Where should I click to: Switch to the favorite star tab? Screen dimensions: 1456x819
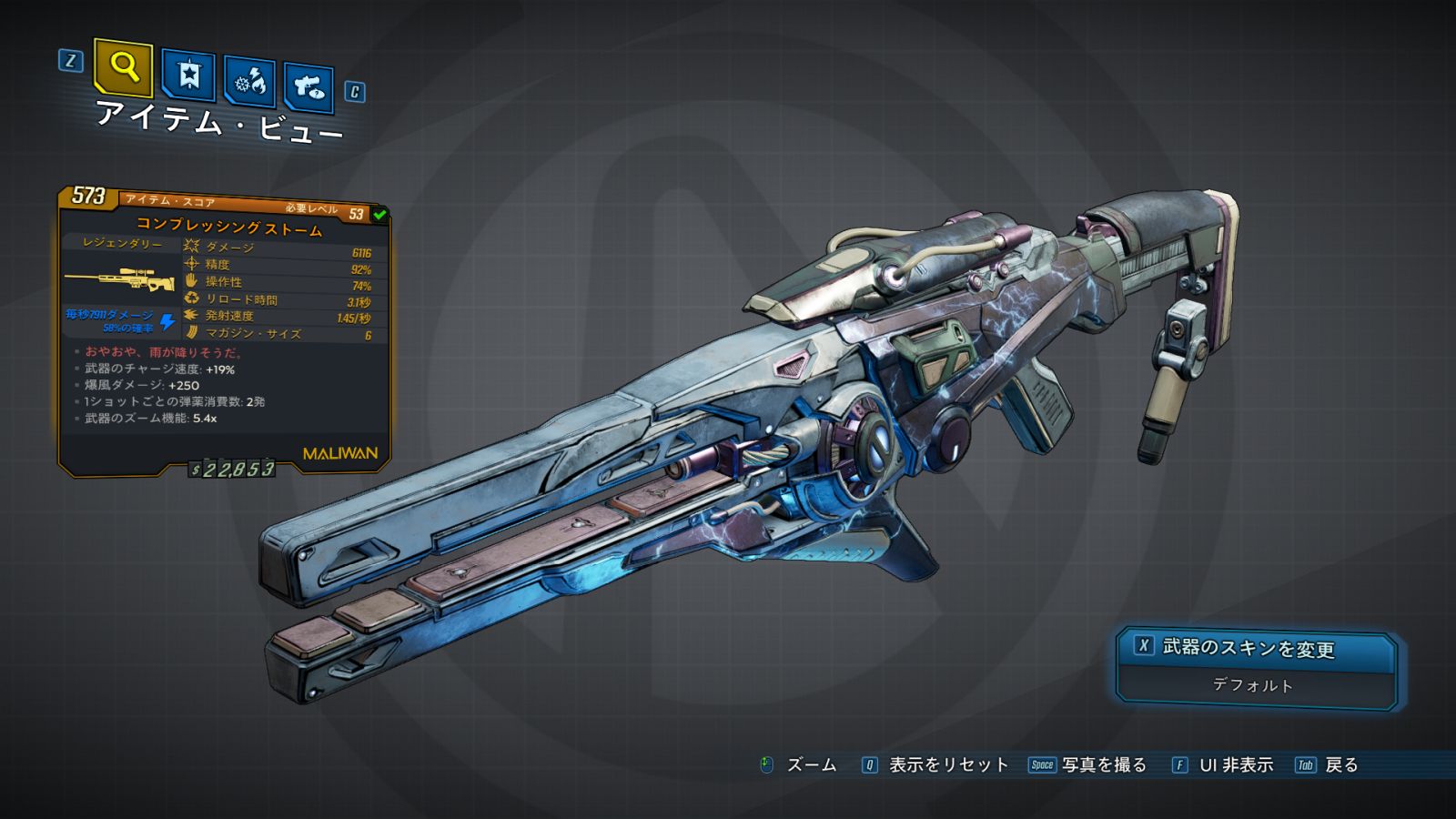pos(188,75)
